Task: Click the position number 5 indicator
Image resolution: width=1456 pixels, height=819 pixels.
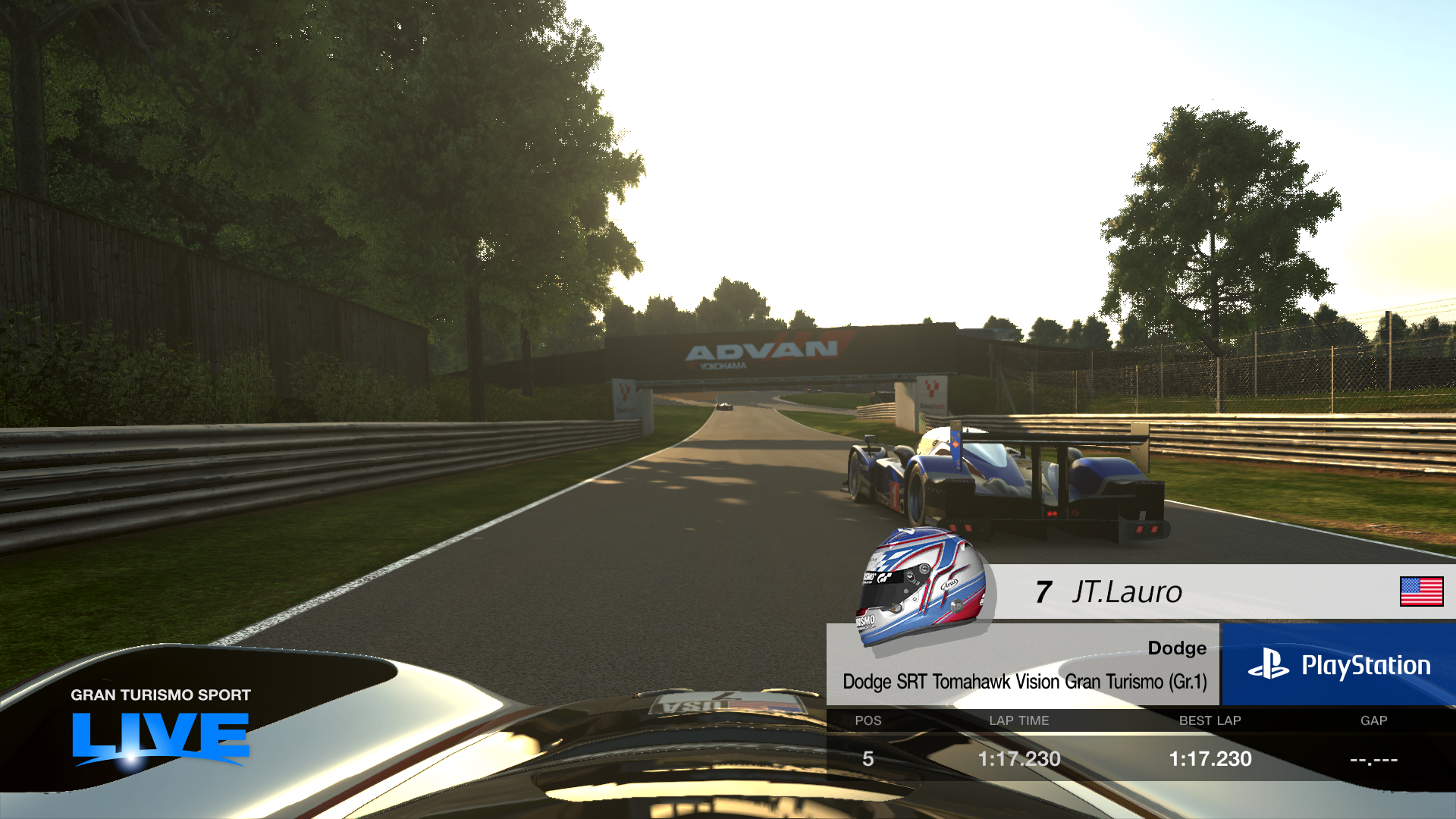Action: pyautogui.click(x=868, y=758)
